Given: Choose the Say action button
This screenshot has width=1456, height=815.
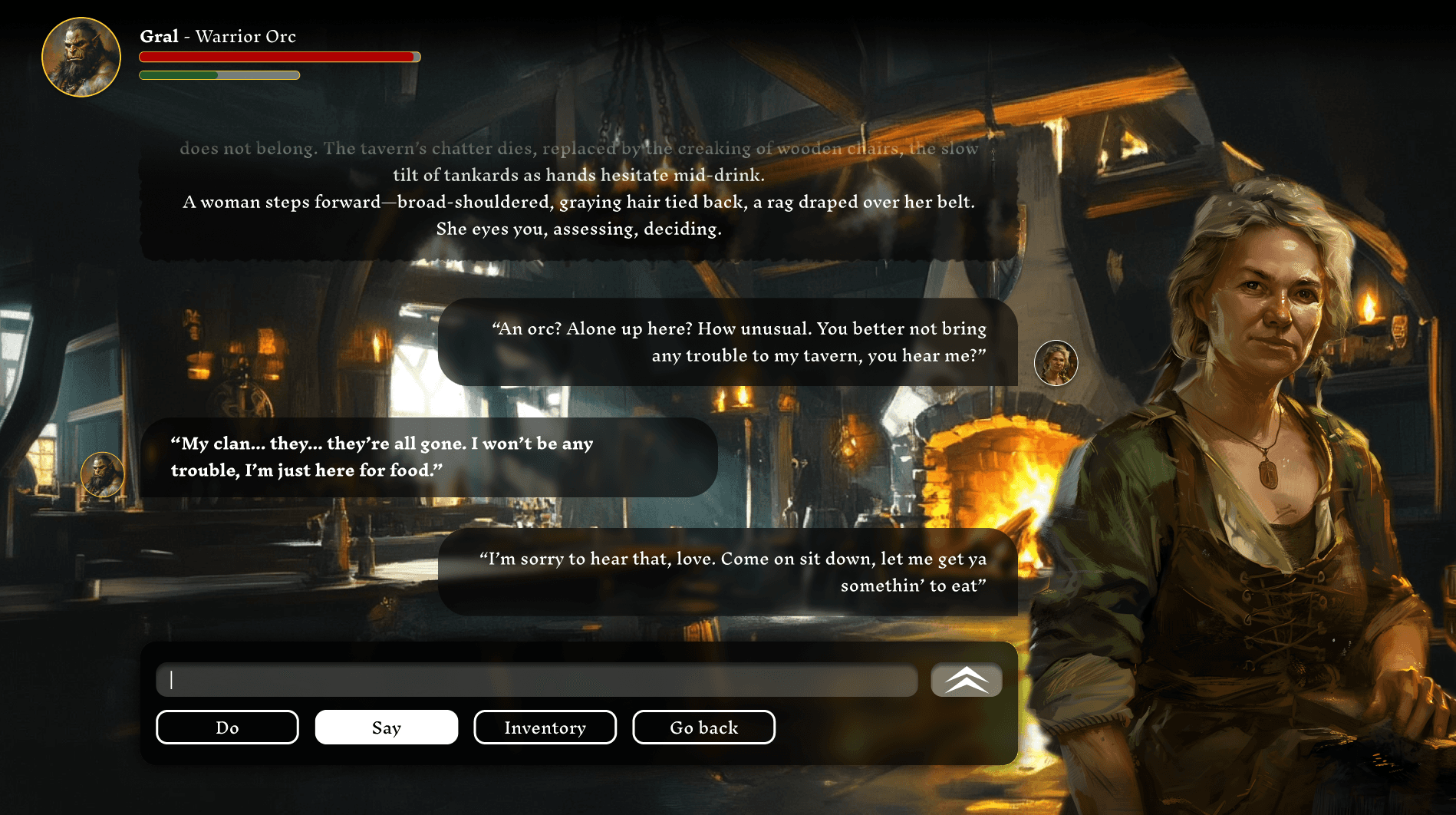Looking at the screenshot, I should click(x=386, y=727).
